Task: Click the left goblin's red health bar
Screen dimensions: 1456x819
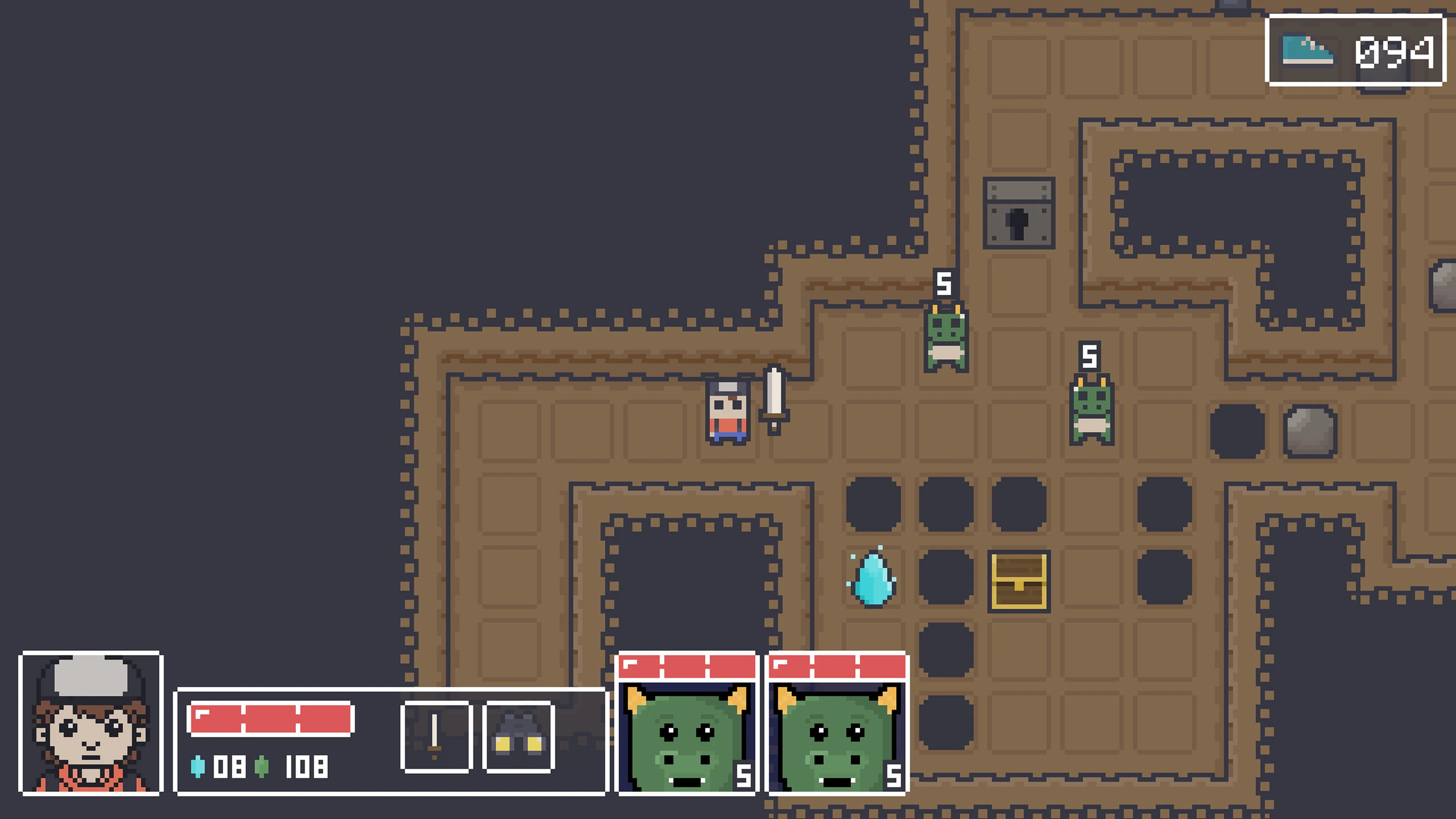Action: pyautogui.click(x=687, y=667)
